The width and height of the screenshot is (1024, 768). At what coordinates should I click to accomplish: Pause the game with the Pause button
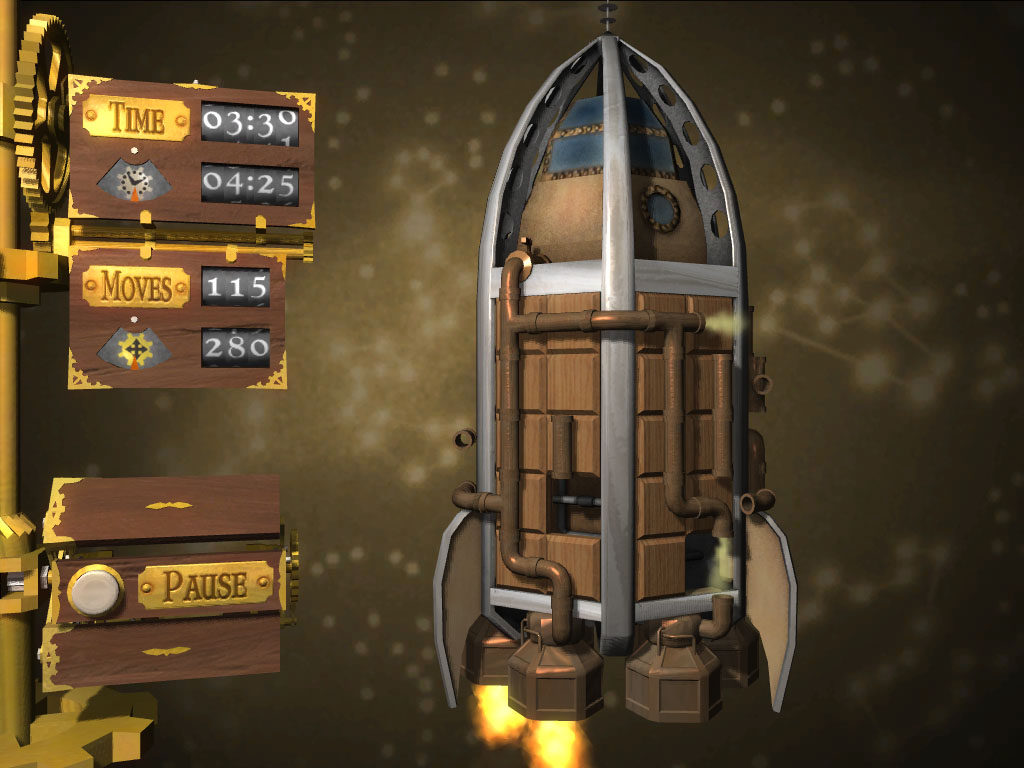coord(96,590)
